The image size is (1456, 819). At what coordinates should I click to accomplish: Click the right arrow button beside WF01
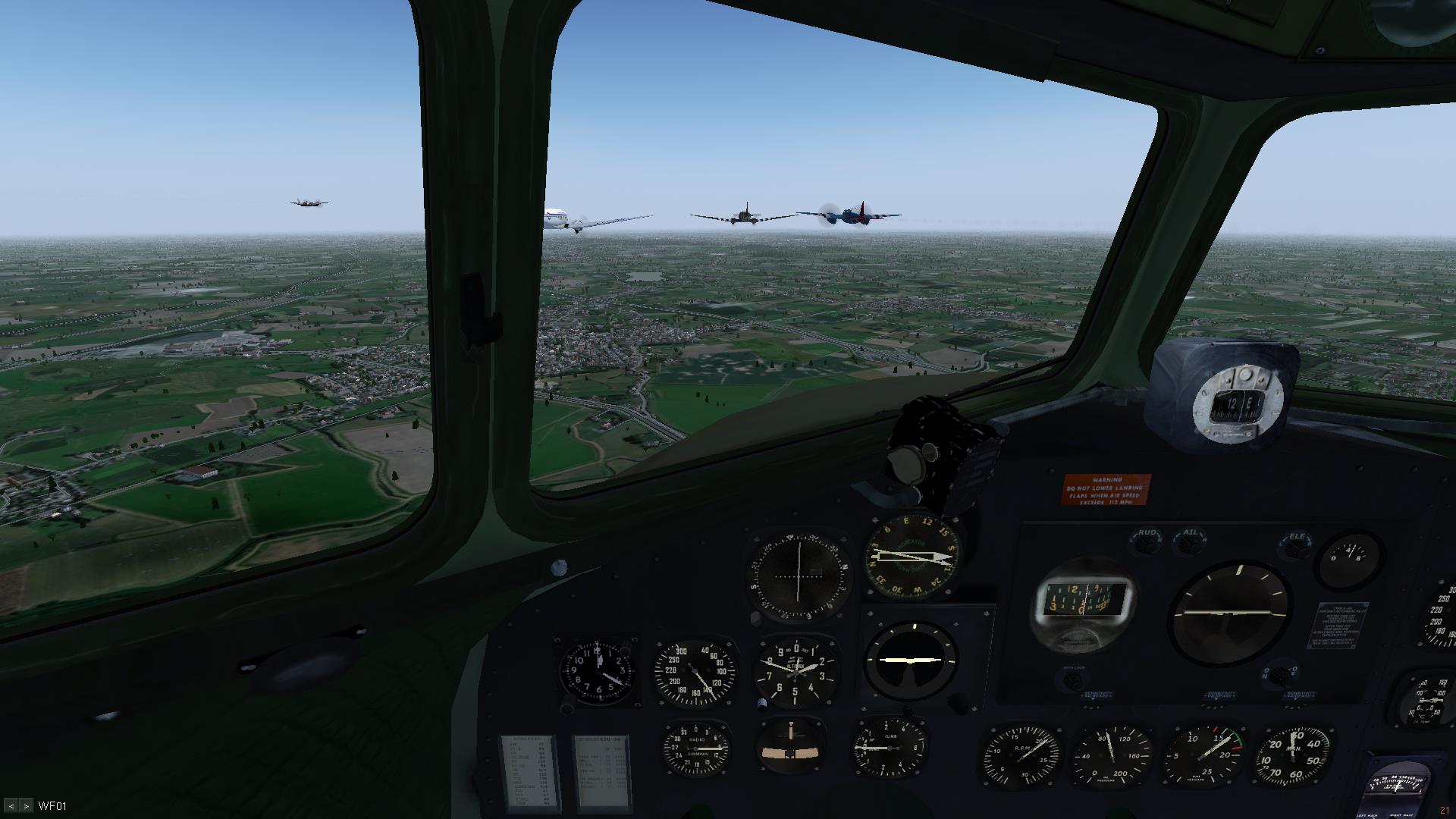[x=26, y=805]
